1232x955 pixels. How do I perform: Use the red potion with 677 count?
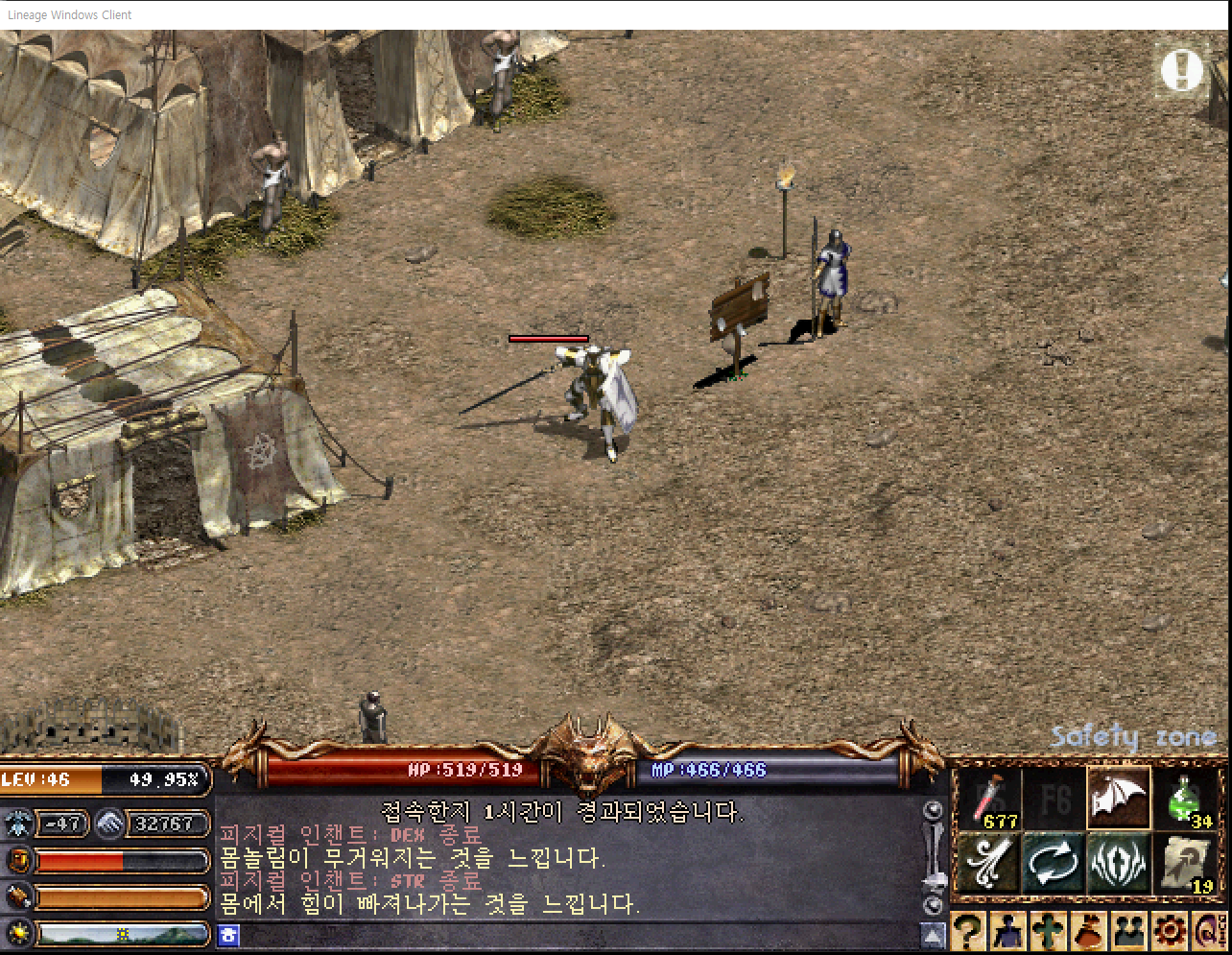click(988, 799)
